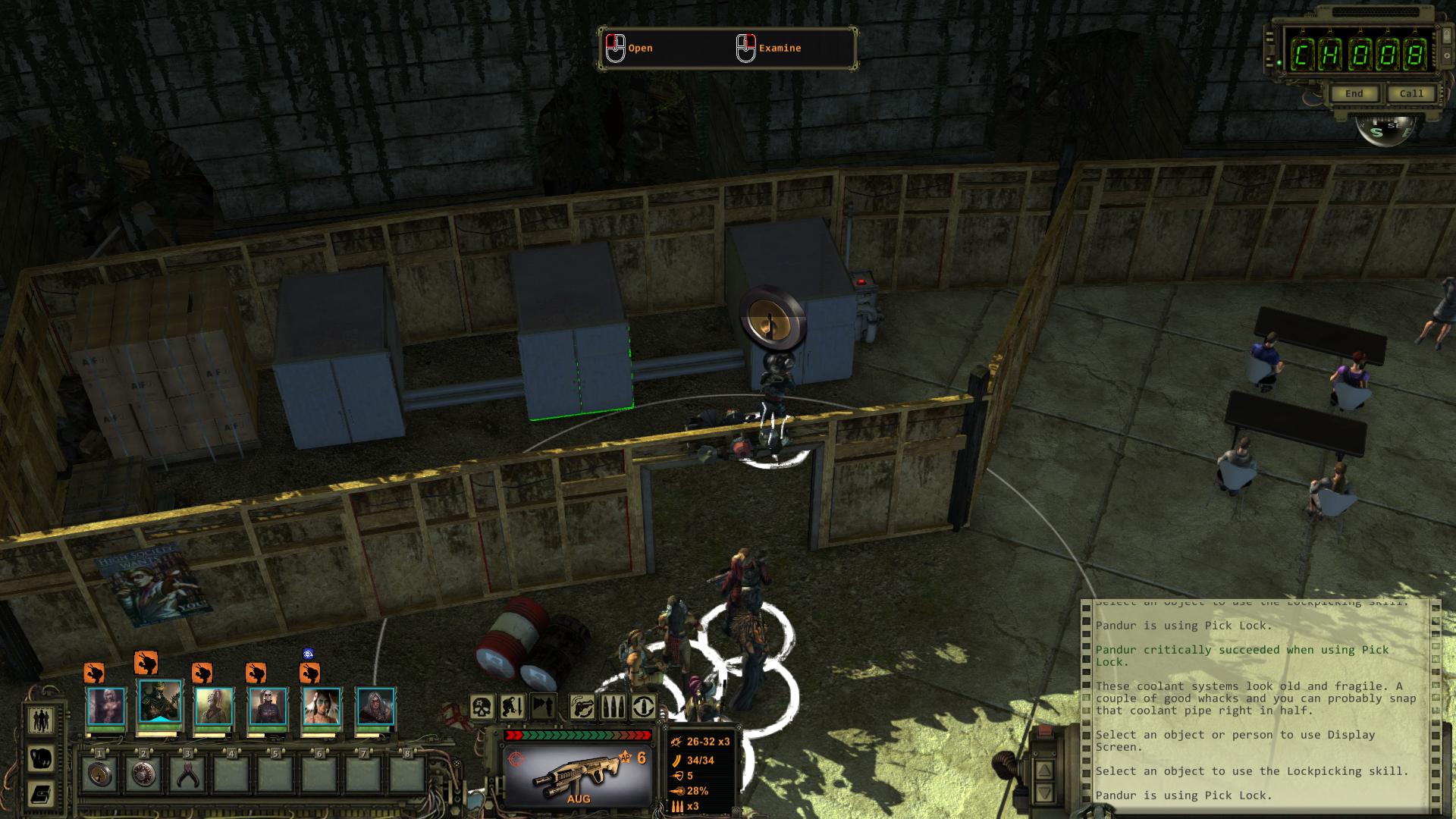
Task: Select the face-painted woman party portrait
Action: coord(322,707)
